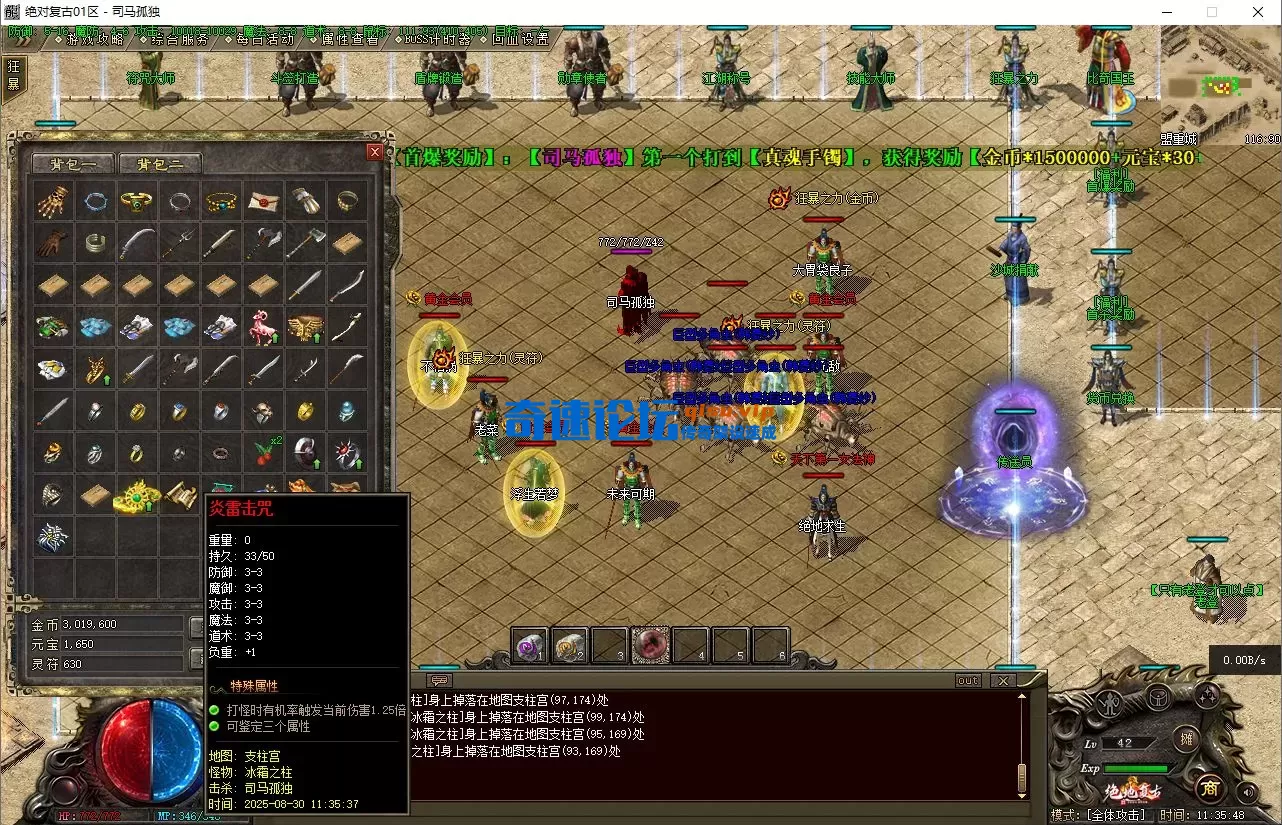Toggle attack mode 全体攻击
The width and height of the screenshot is (1282, 825).
pyautogui.click(x=1118, y=814)
